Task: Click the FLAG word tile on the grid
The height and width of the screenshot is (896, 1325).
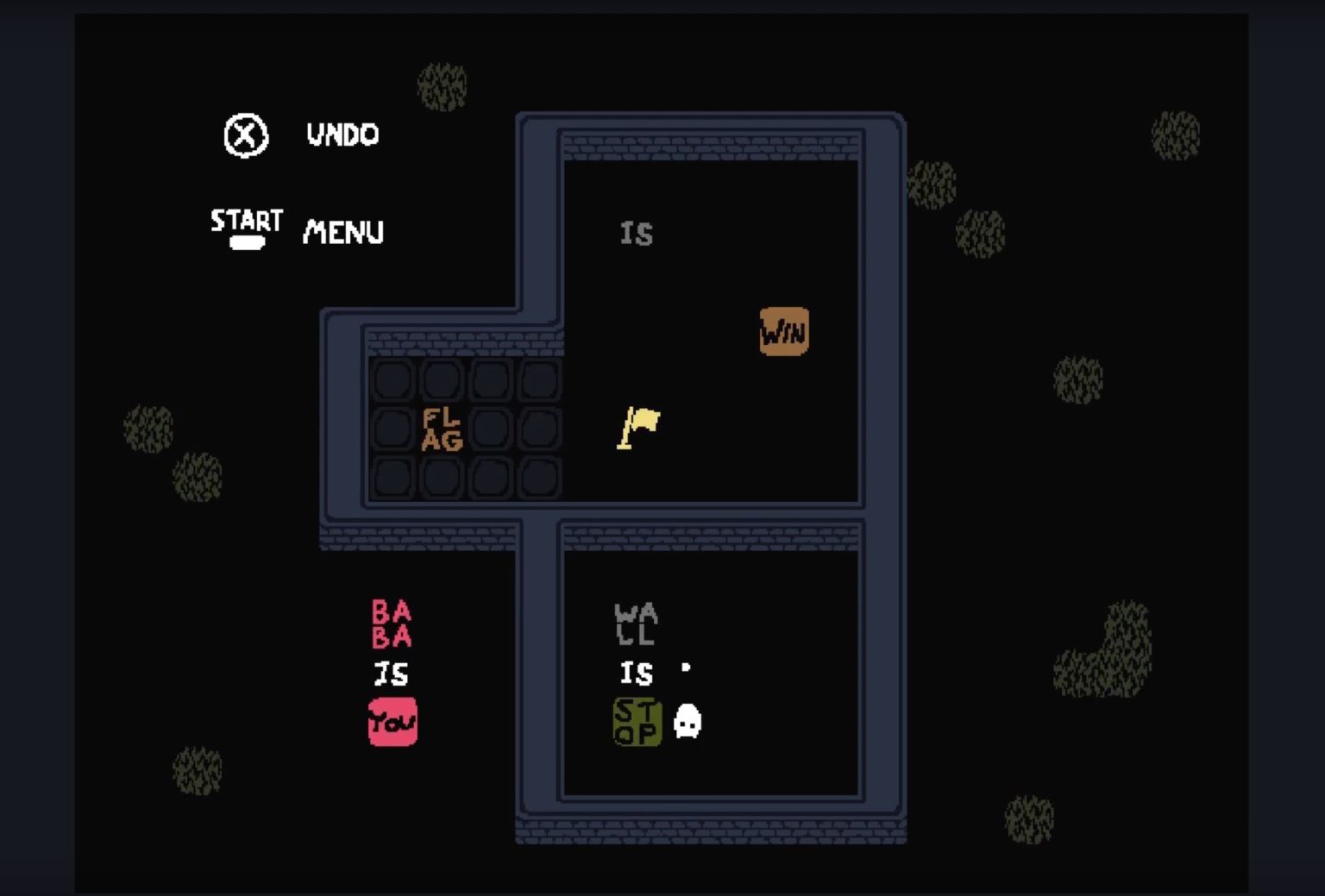Action: pos(441,429)
